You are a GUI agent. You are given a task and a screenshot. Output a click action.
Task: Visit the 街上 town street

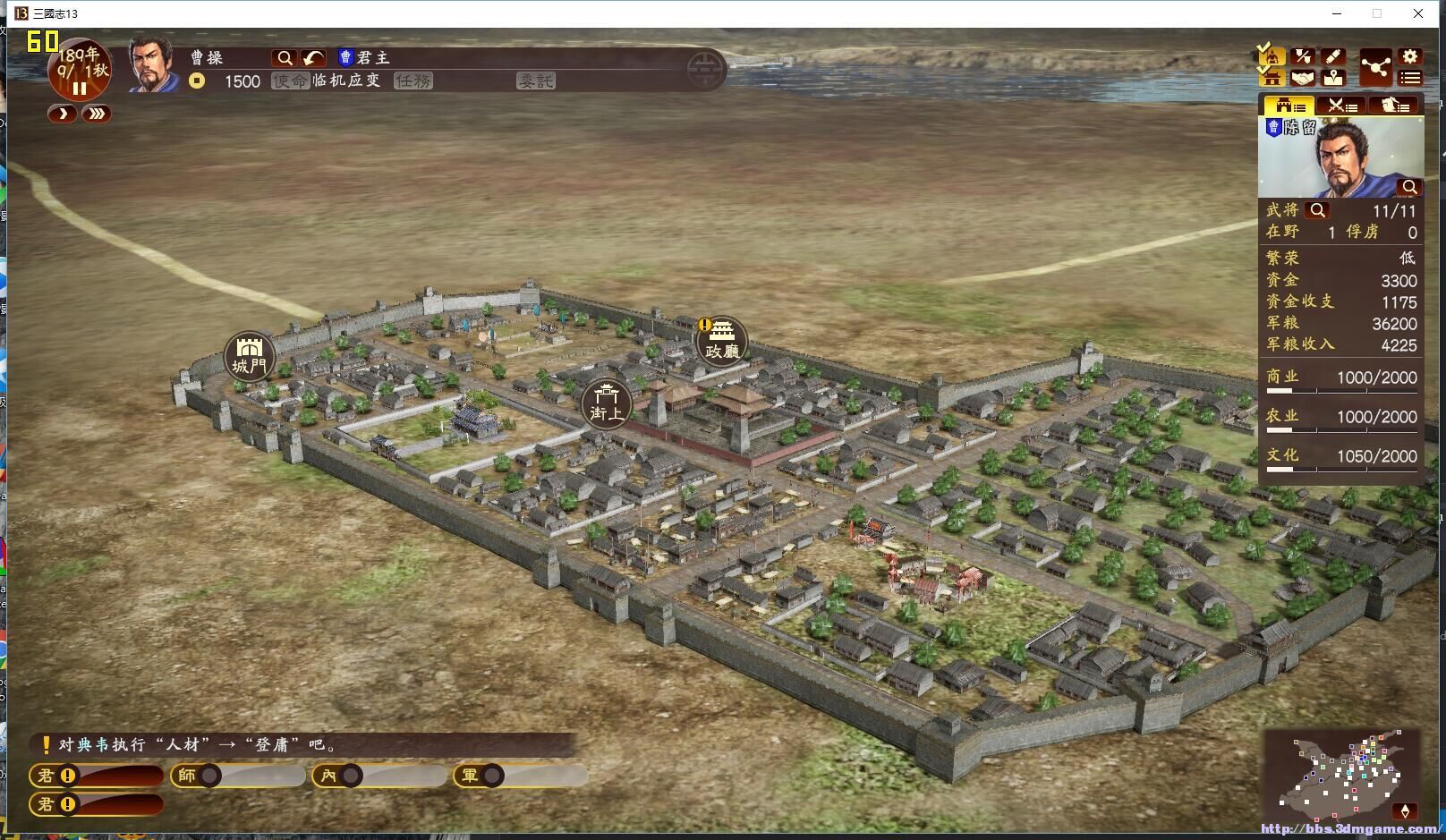point(606,403)
